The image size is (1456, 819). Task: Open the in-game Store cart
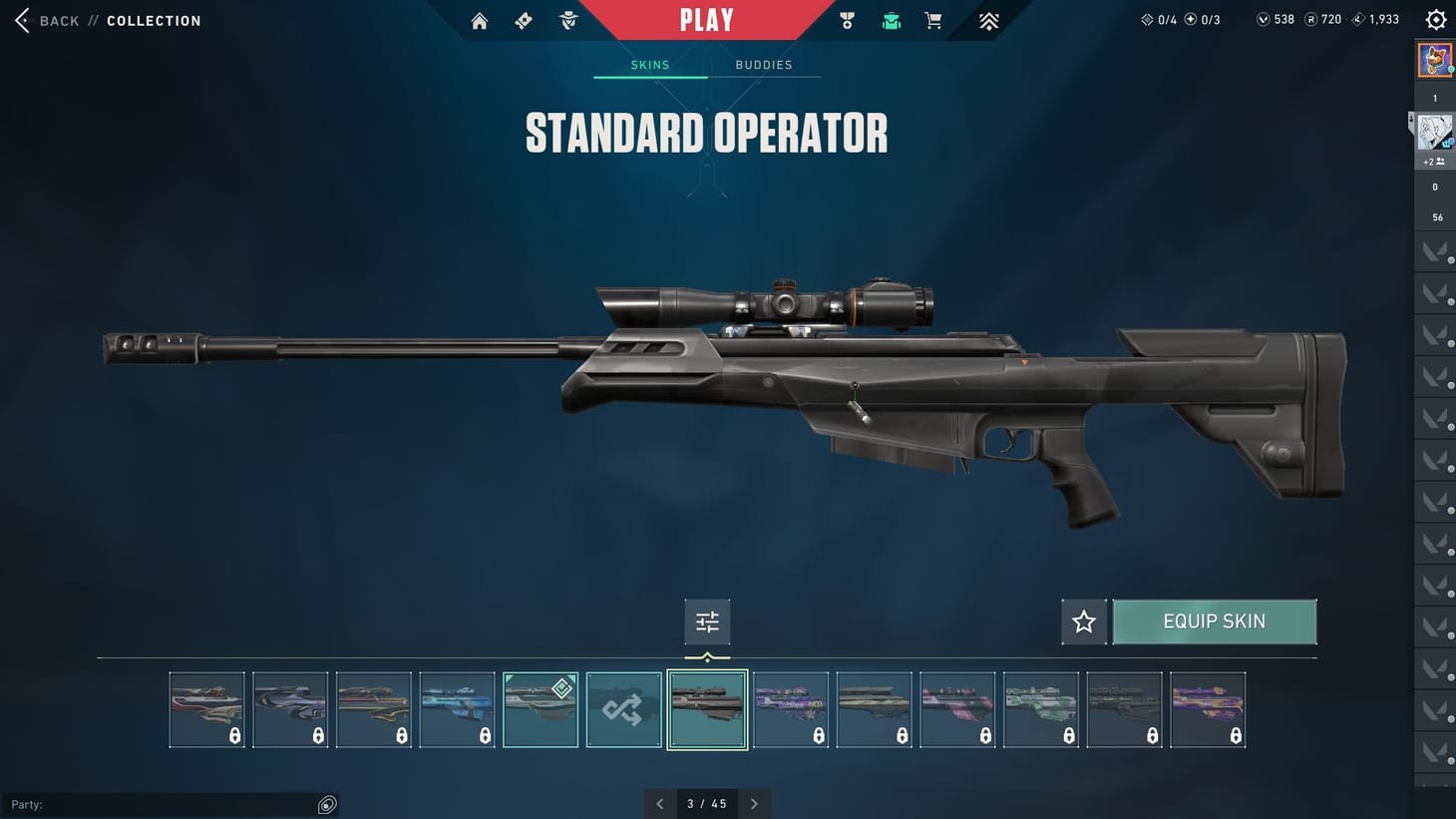click(932, 20)
